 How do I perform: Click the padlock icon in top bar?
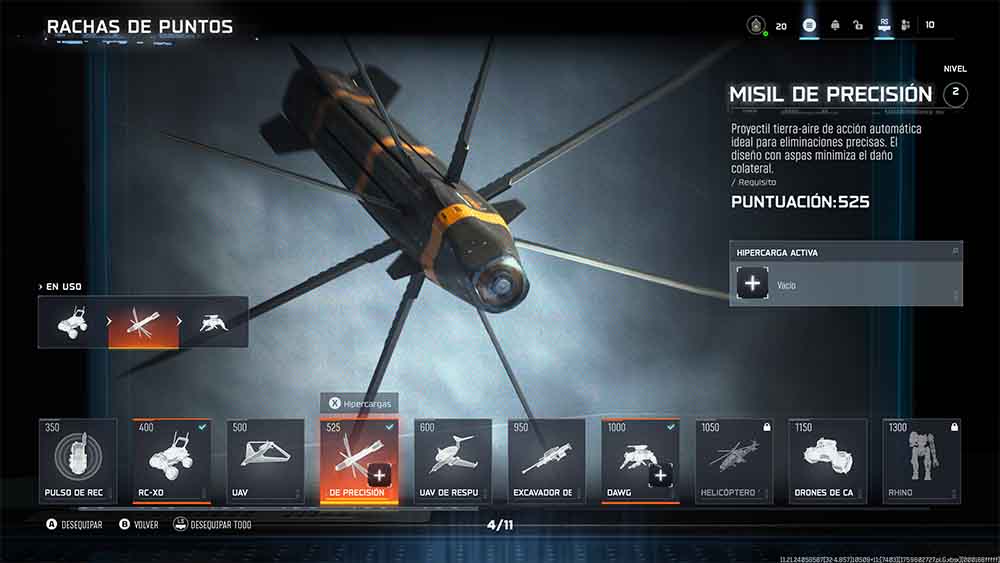click(x=858, y=25)
